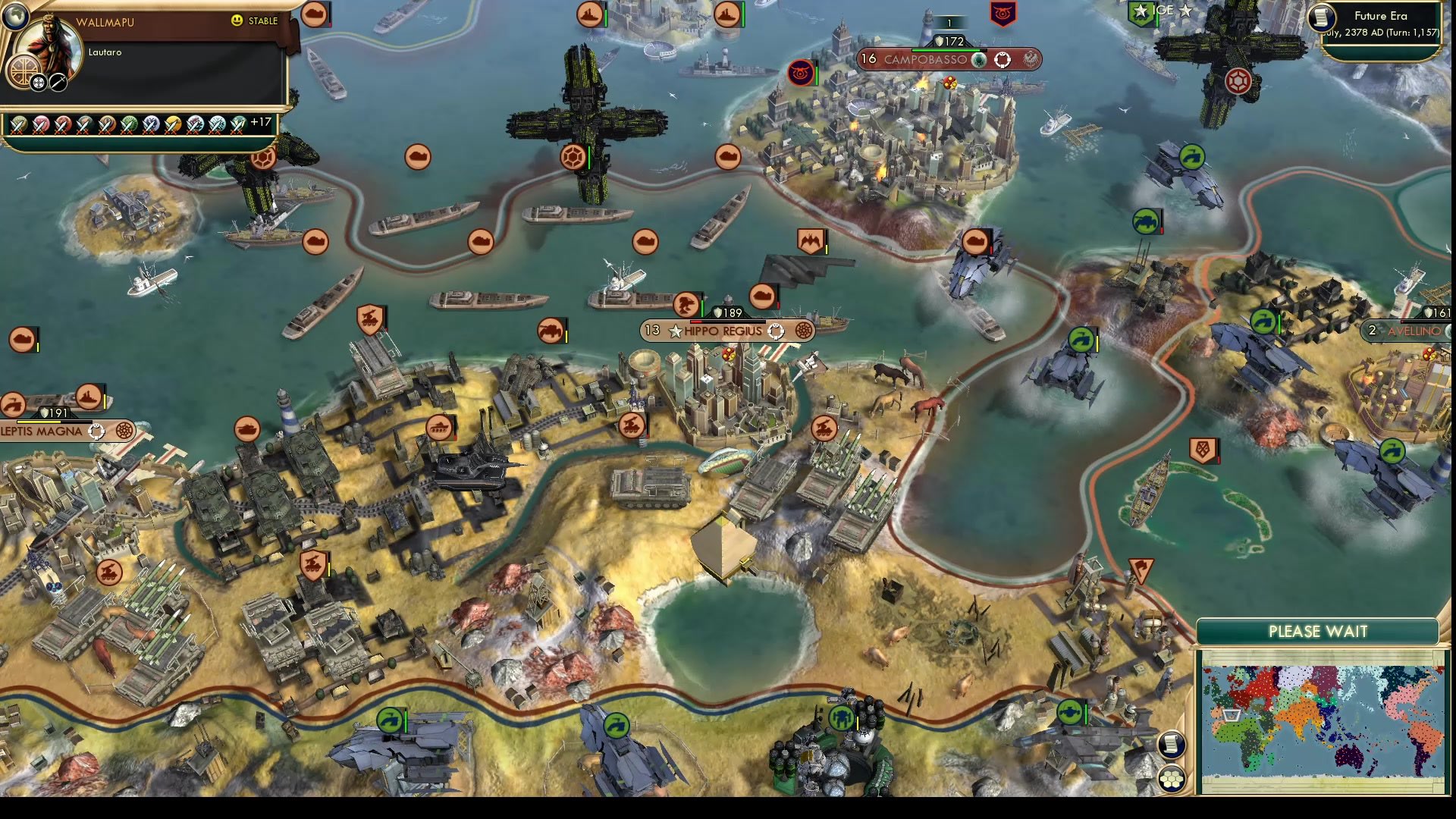The height and width of the screenshot is (819, 1456).
Task: Click the smiley face happiness indicator
Action: click(237, 21)
